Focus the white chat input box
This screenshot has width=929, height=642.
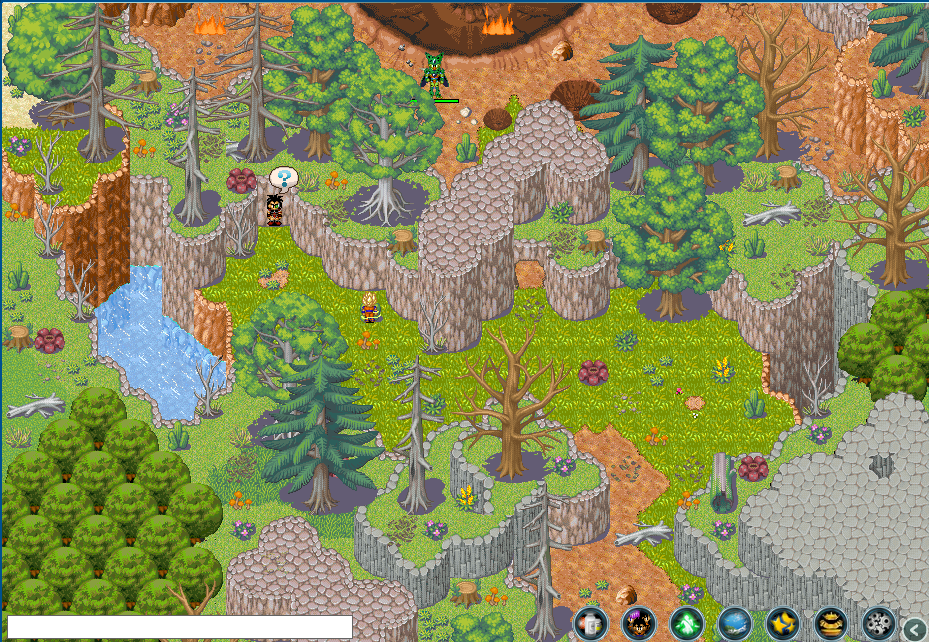pos(180,627)
